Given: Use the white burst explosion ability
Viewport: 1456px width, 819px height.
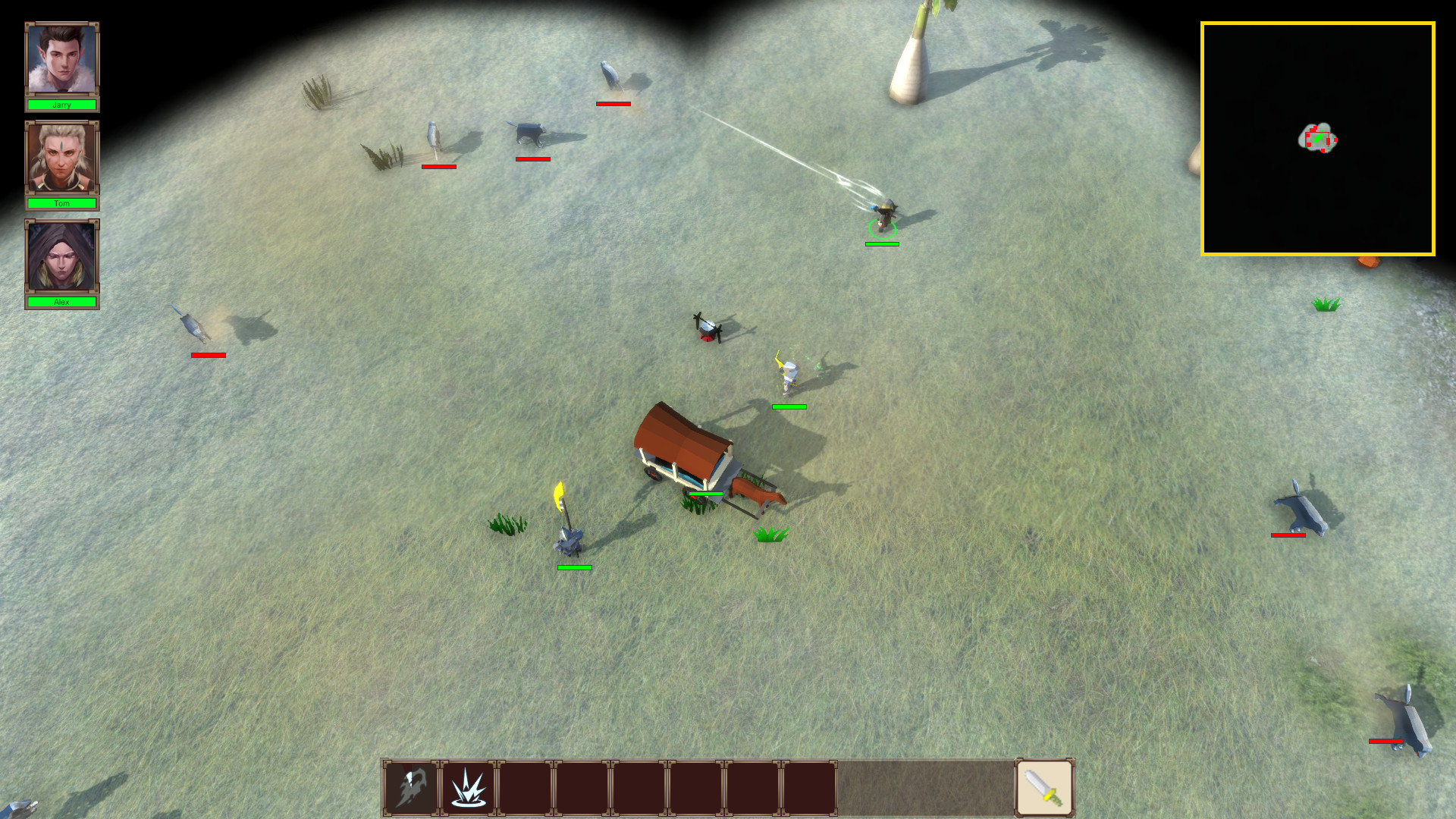Looking at the screenshot, I should [468, 788].
